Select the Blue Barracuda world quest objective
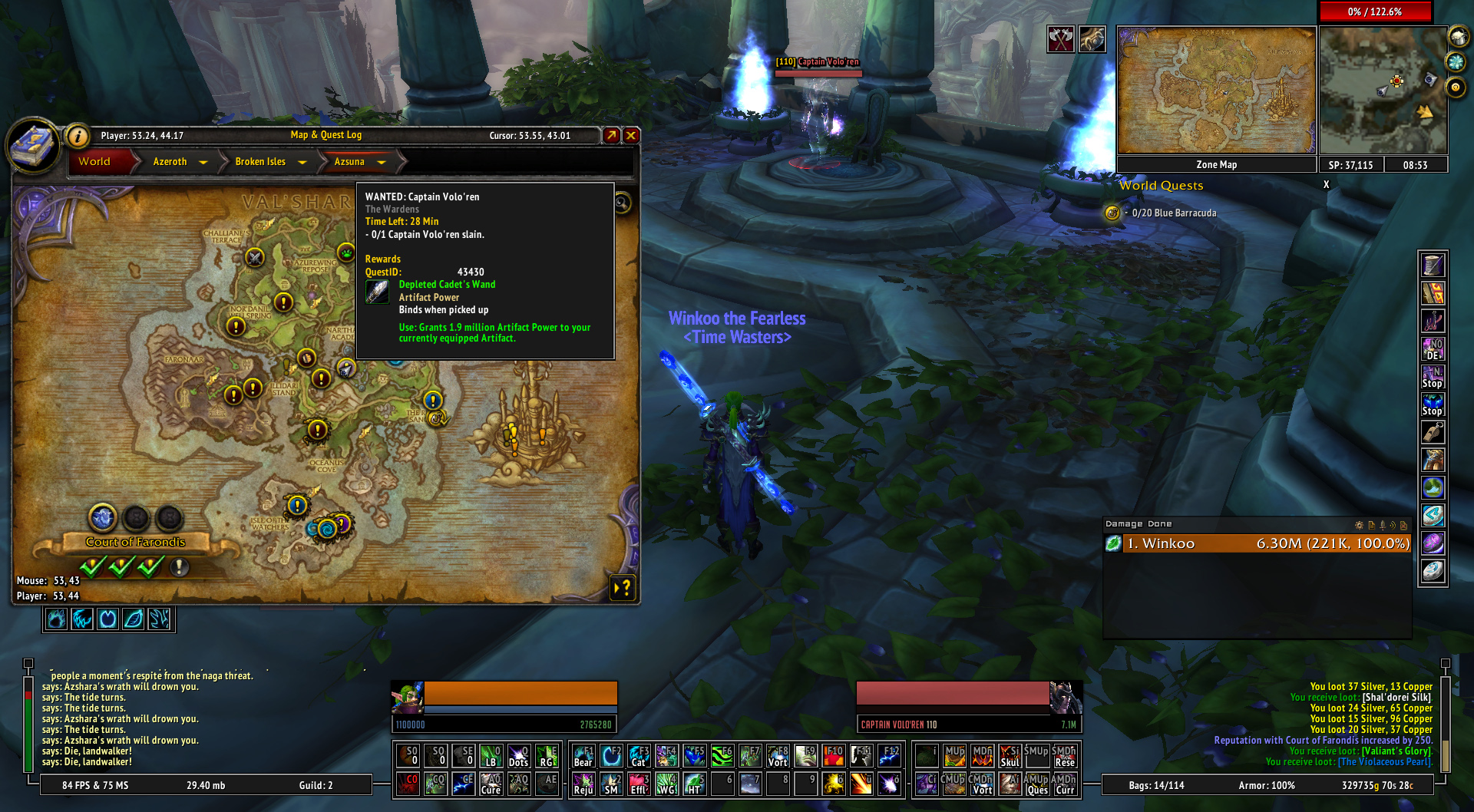 pyautogui.click(x=1174, y=213)
